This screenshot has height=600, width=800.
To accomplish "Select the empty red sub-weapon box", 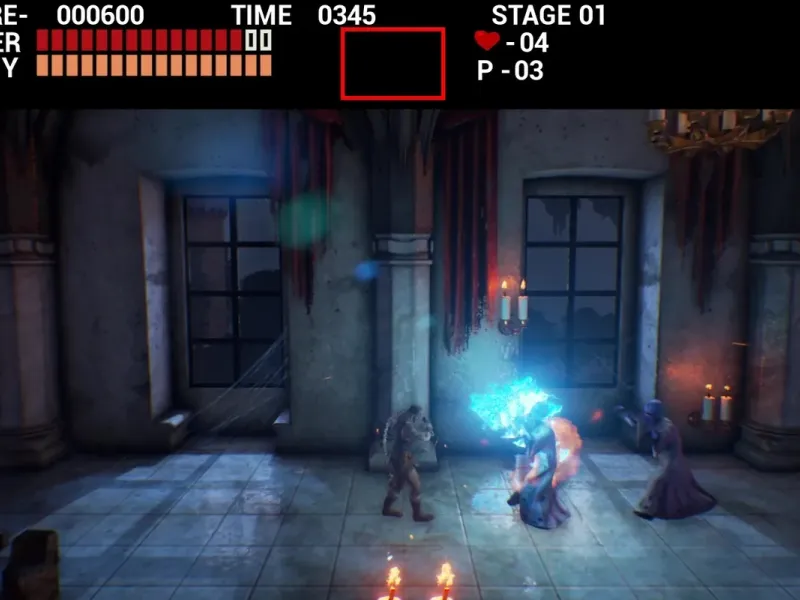I will click(393, 63).
